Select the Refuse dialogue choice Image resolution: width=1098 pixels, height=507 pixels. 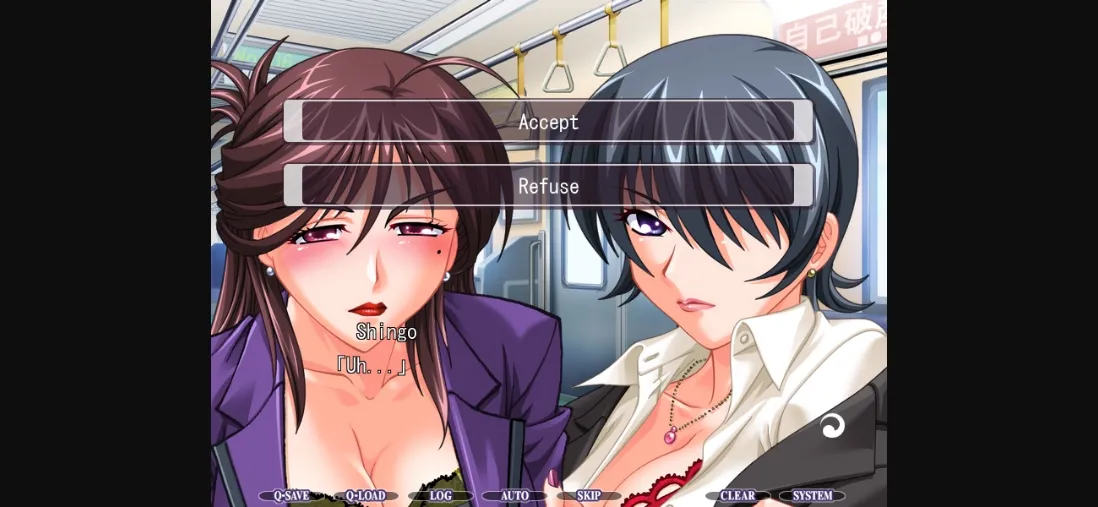[x=548, y=186]
